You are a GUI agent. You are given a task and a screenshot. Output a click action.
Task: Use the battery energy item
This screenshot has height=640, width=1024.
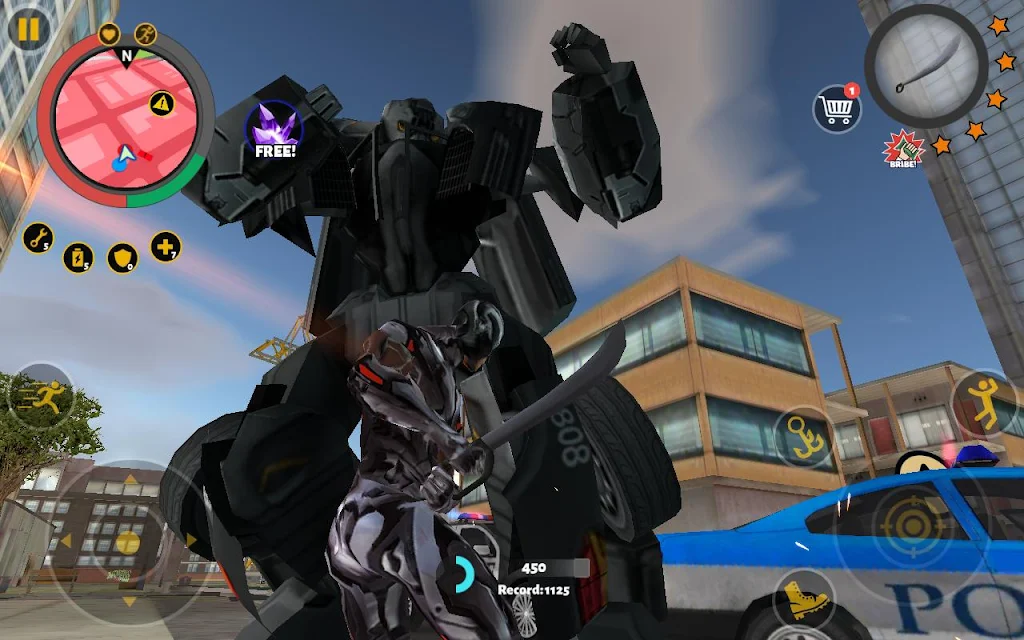[x=78, y=257]
